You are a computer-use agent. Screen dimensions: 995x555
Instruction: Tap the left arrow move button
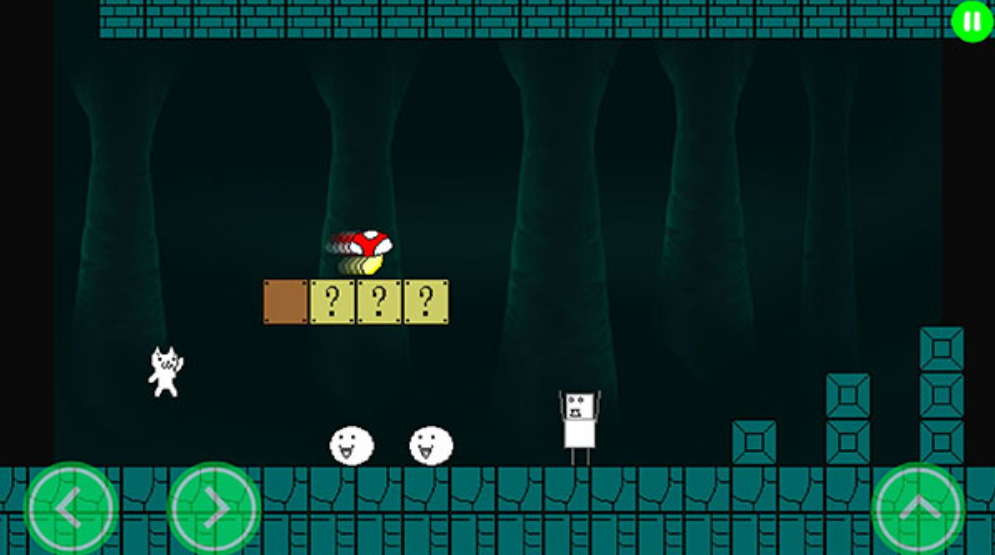70,508
